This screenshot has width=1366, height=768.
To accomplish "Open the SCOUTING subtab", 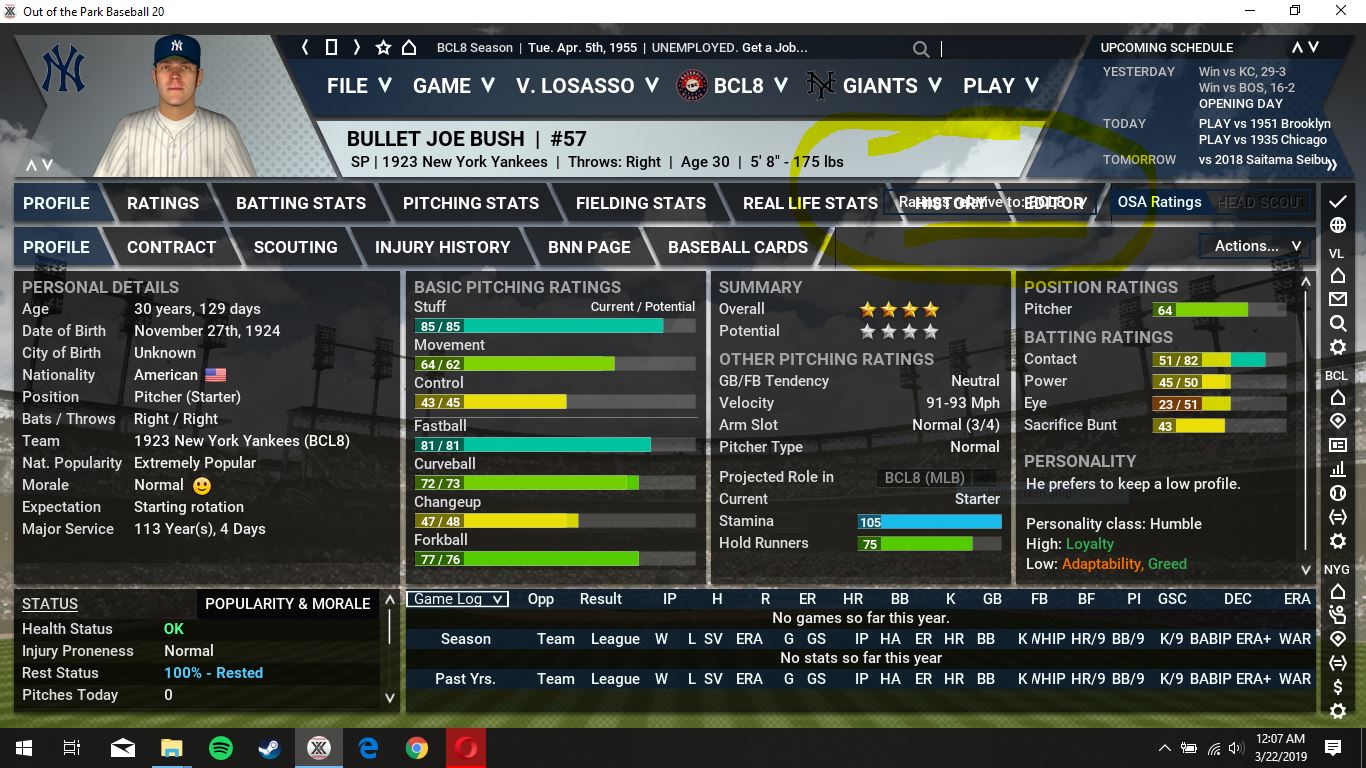I will pos(295,247).
